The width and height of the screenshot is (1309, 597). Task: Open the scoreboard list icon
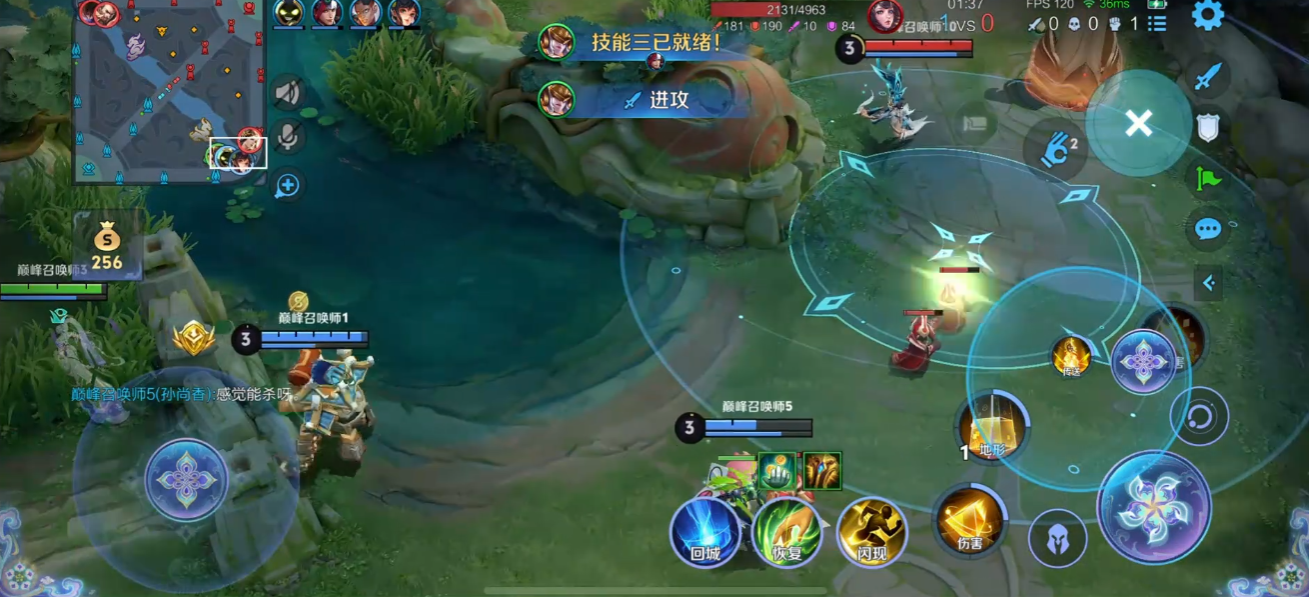[1157, 24]
